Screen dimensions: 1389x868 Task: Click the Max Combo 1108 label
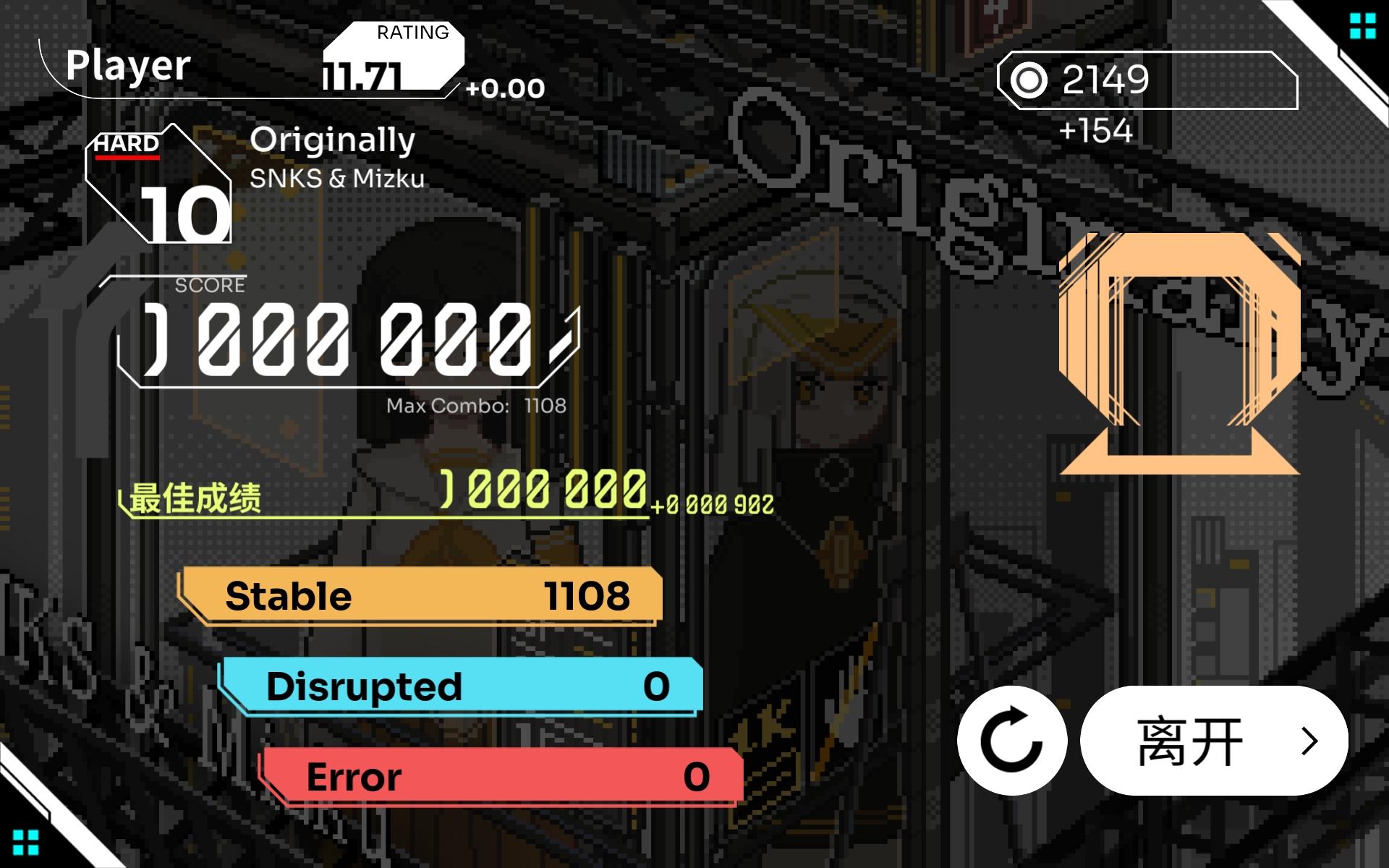tap(475, 405)
